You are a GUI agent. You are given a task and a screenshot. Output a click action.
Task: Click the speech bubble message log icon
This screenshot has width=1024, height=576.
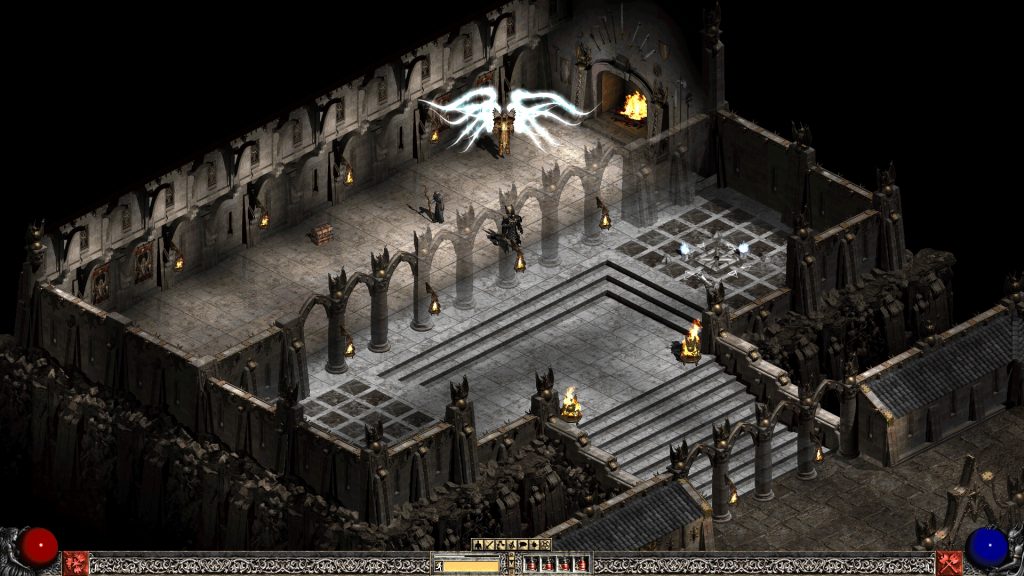coord(523,545)
